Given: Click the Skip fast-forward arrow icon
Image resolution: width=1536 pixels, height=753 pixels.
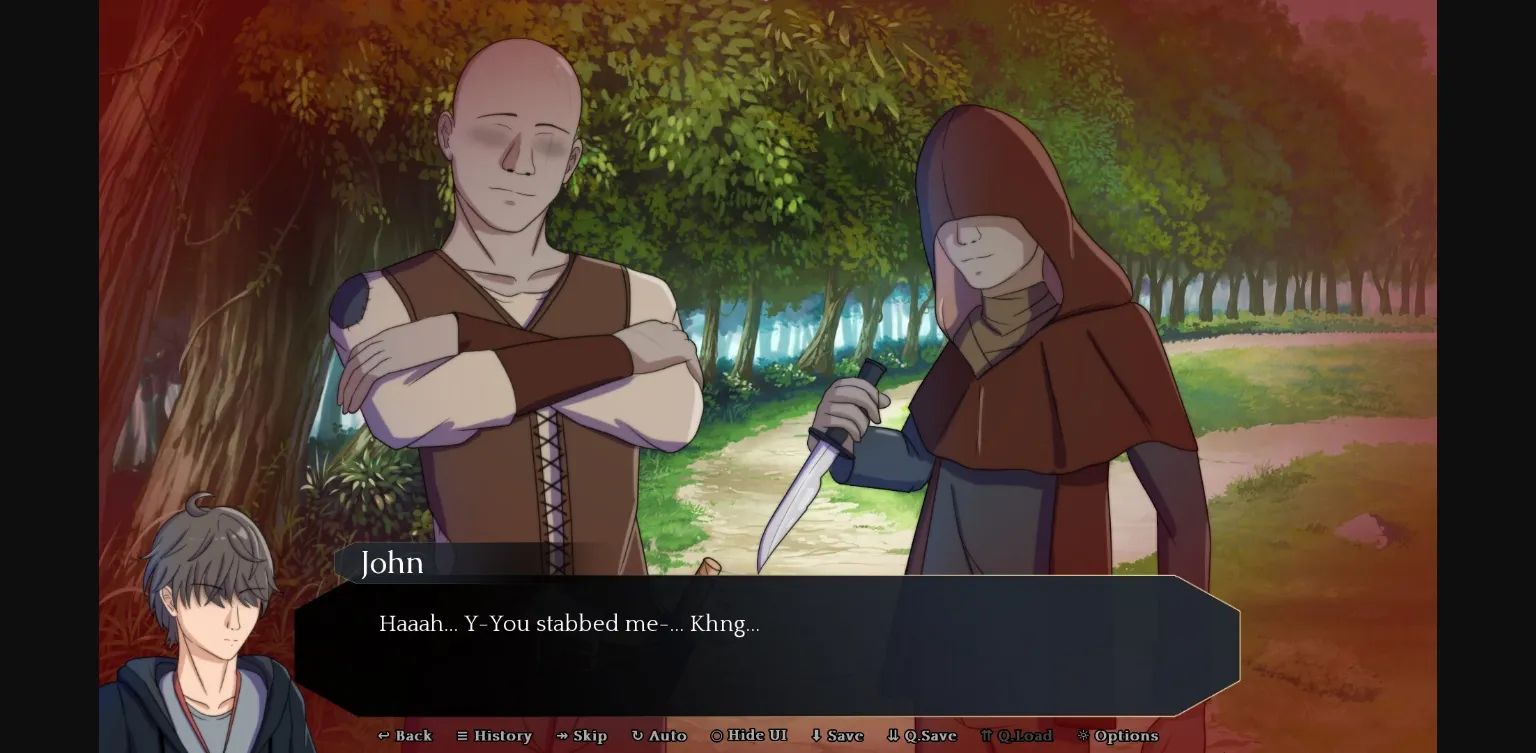Looking at the screenshot, I should (x=564, y=736).
